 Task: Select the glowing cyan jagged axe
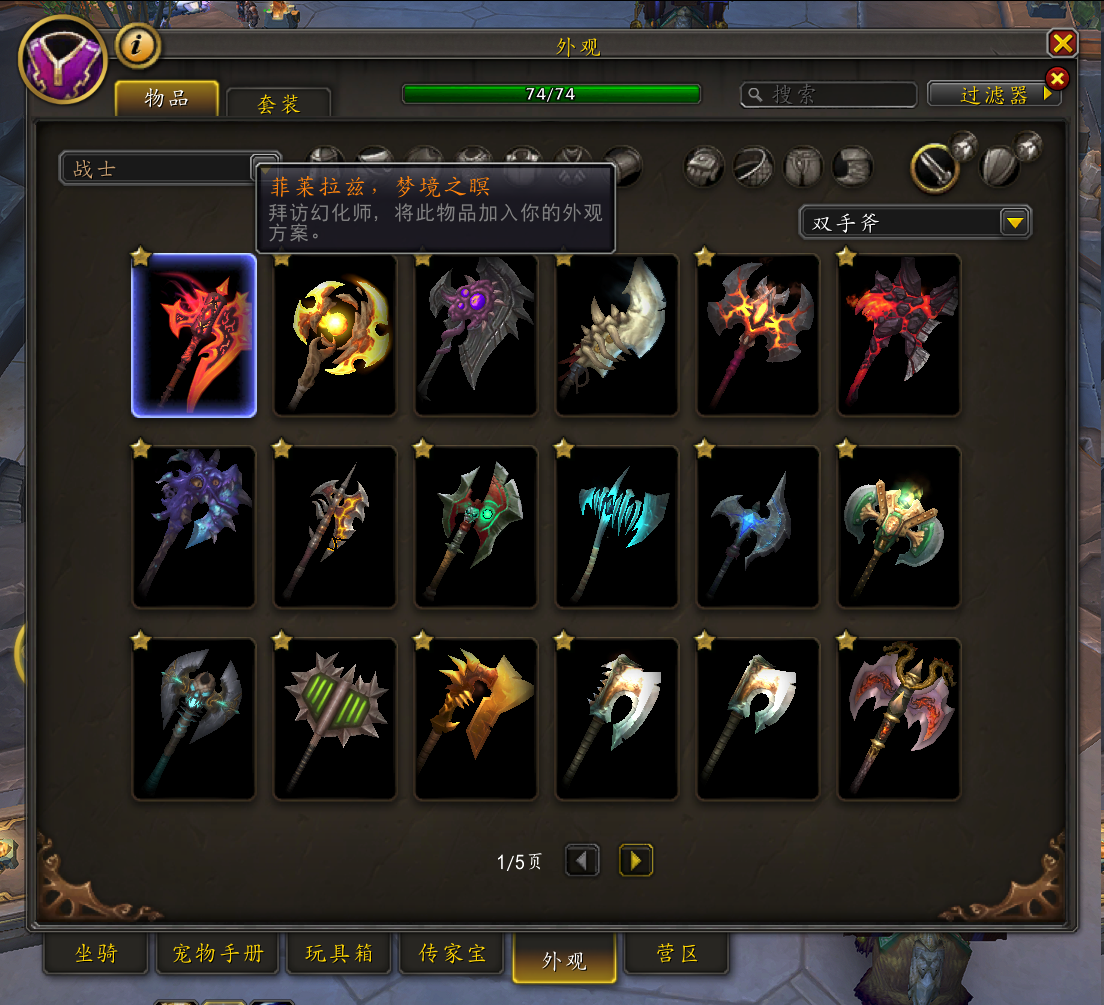(x=617, y=527)
